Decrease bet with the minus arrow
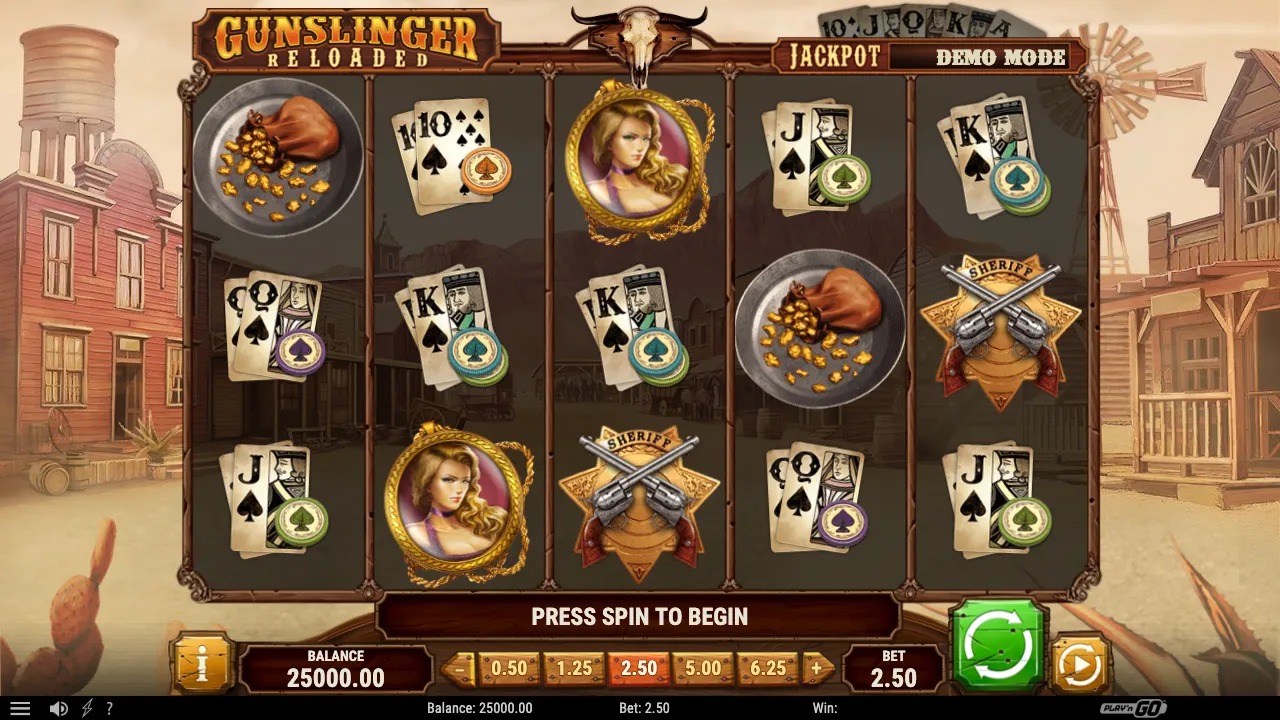 (x=461, y=667)
